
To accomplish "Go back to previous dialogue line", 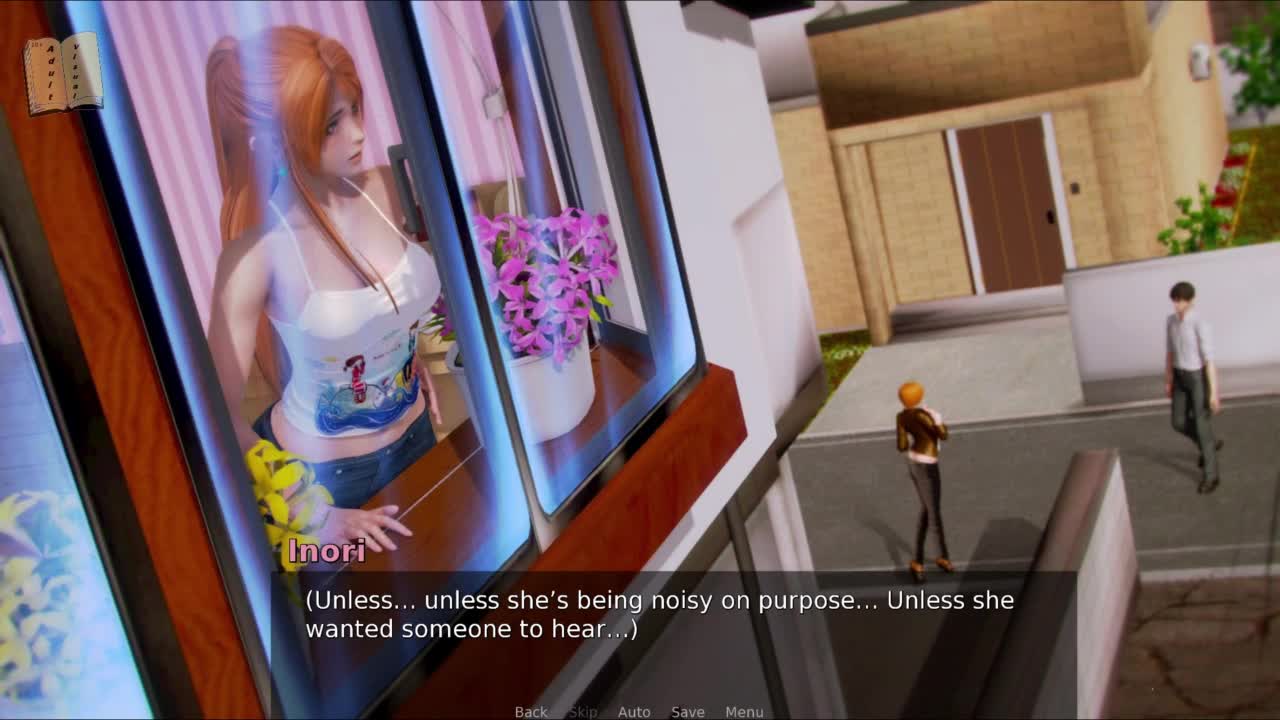I will coord(531,711).
